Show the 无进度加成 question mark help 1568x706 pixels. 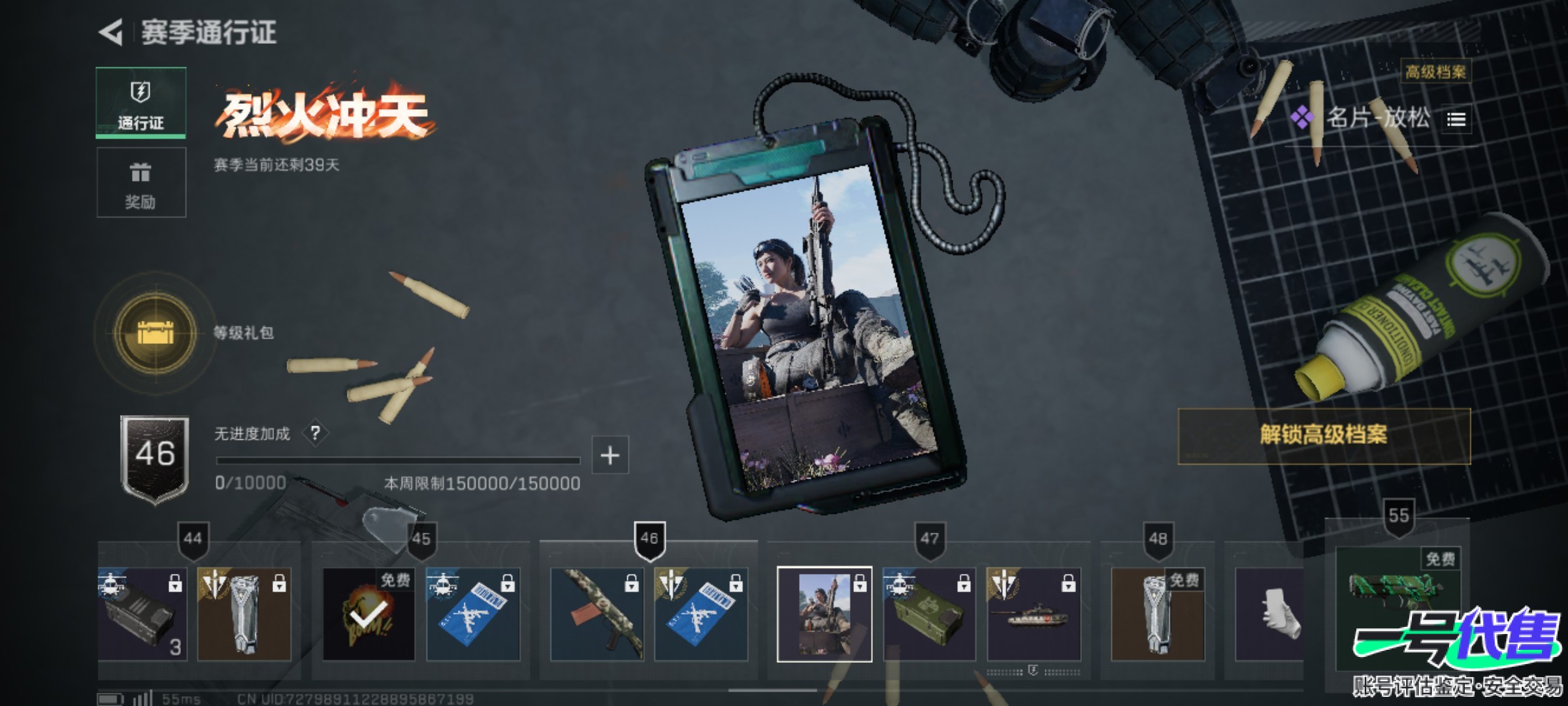click(x=316, y=433)
